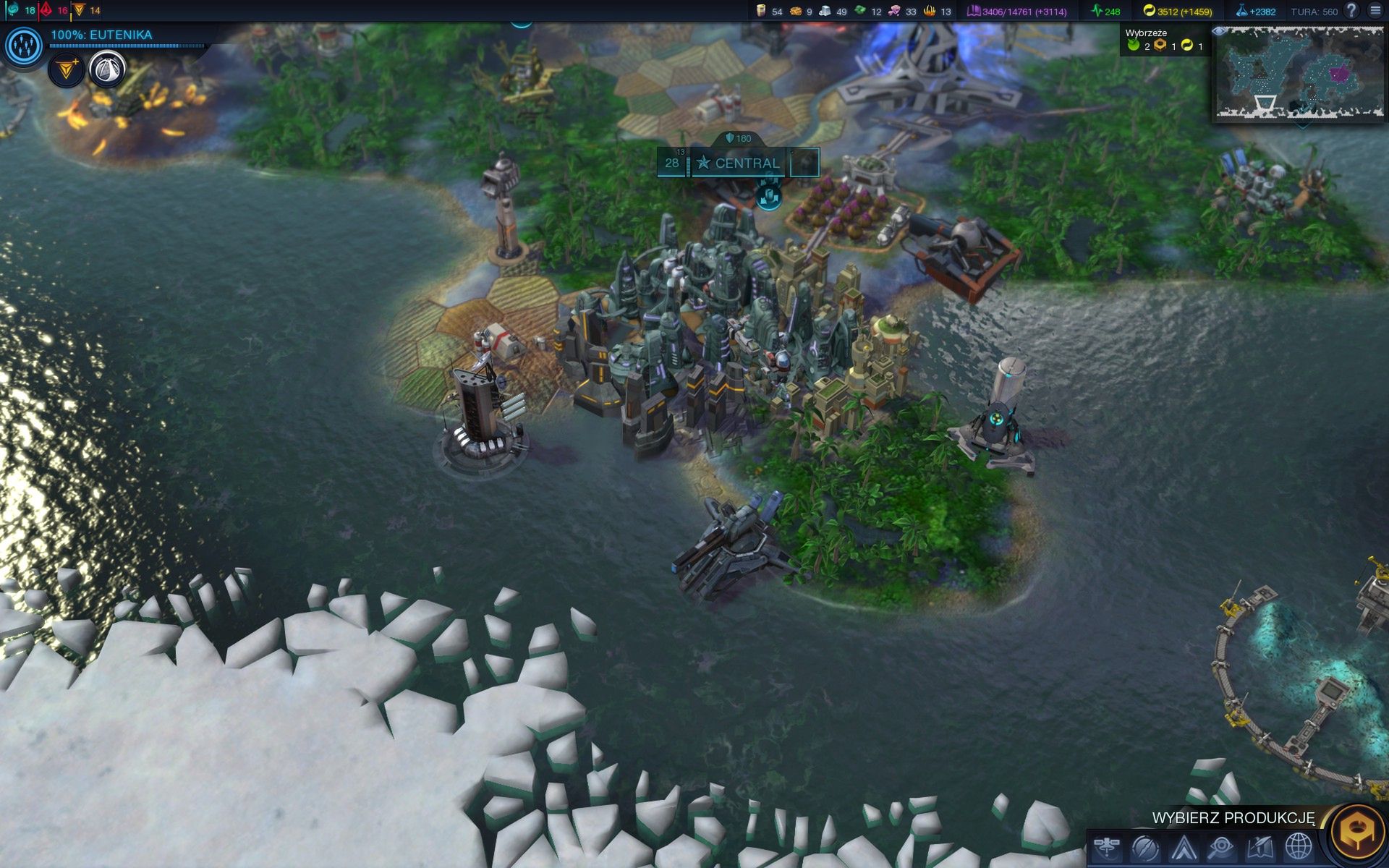Select the silver dome notification icon
The width and height of the screenshot is (1389, 868).
[107, 69]
